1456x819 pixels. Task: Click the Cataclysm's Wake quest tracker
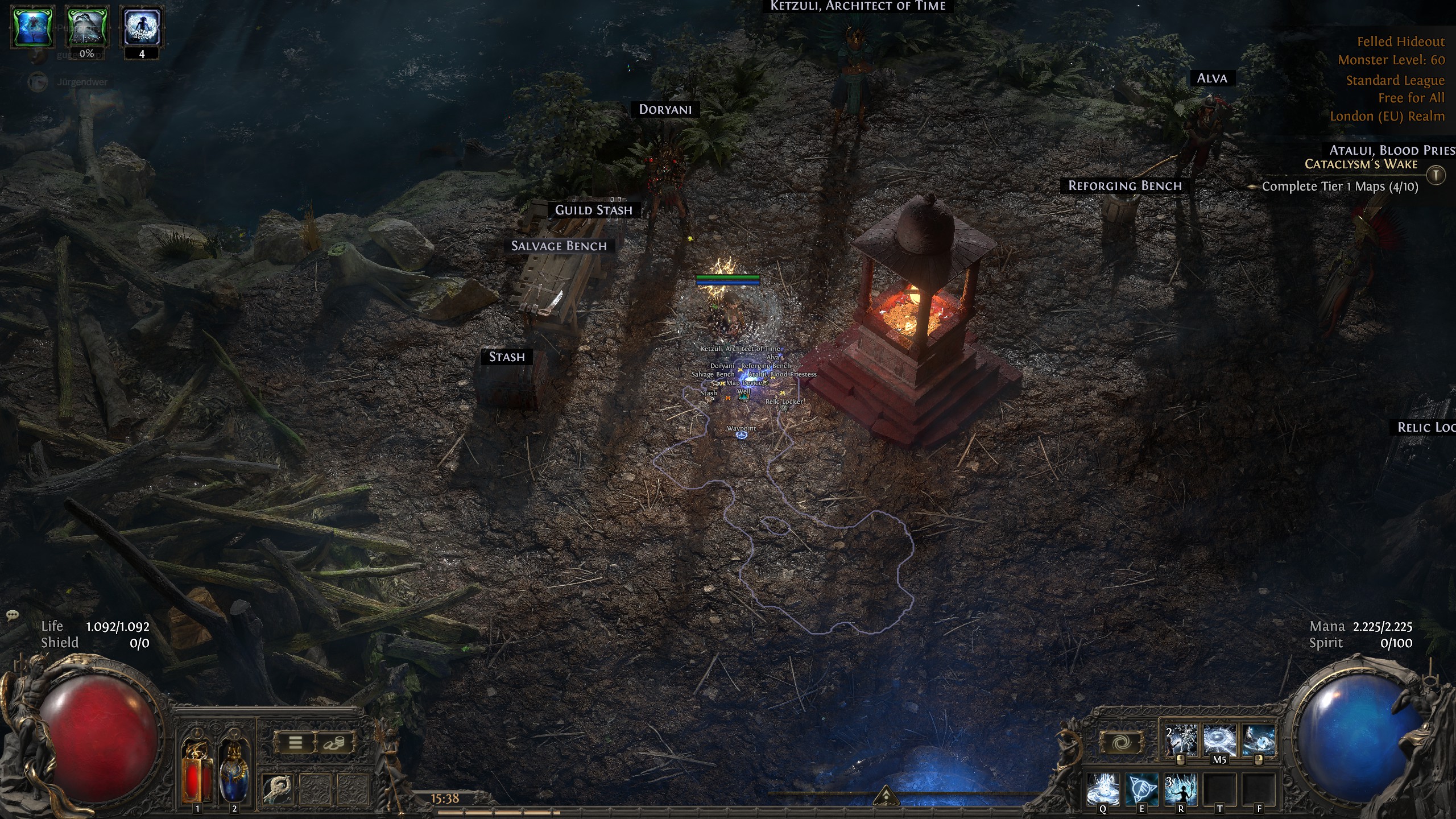point(1360,164)
